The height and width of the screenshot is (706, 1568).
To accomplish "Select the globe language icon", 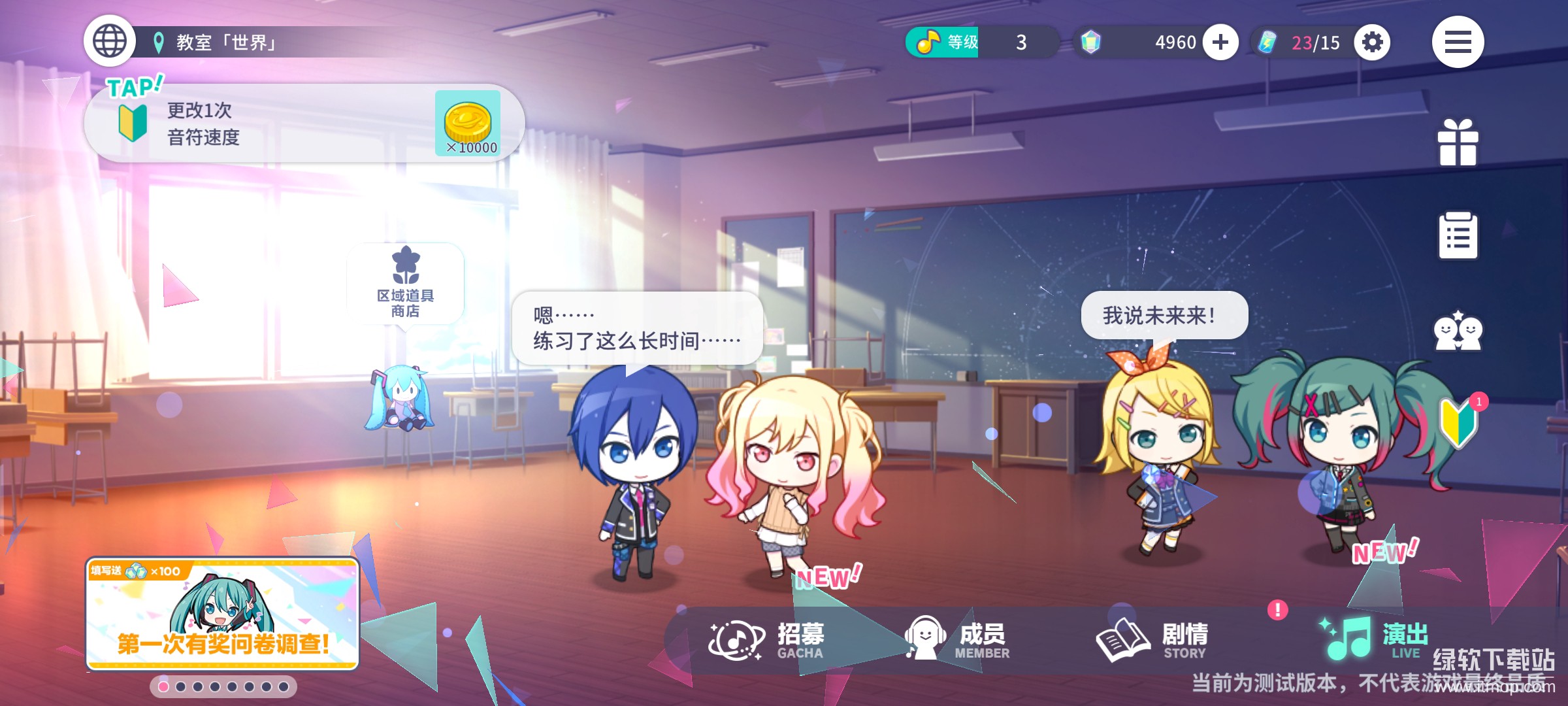I will (110, 41).
